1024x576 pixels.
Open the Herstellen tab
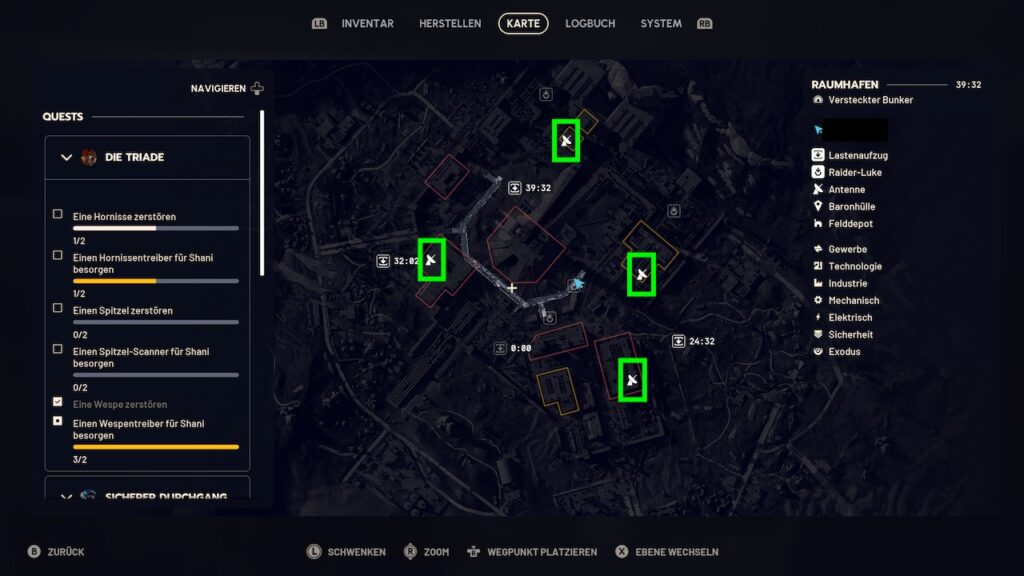(450, 23)
